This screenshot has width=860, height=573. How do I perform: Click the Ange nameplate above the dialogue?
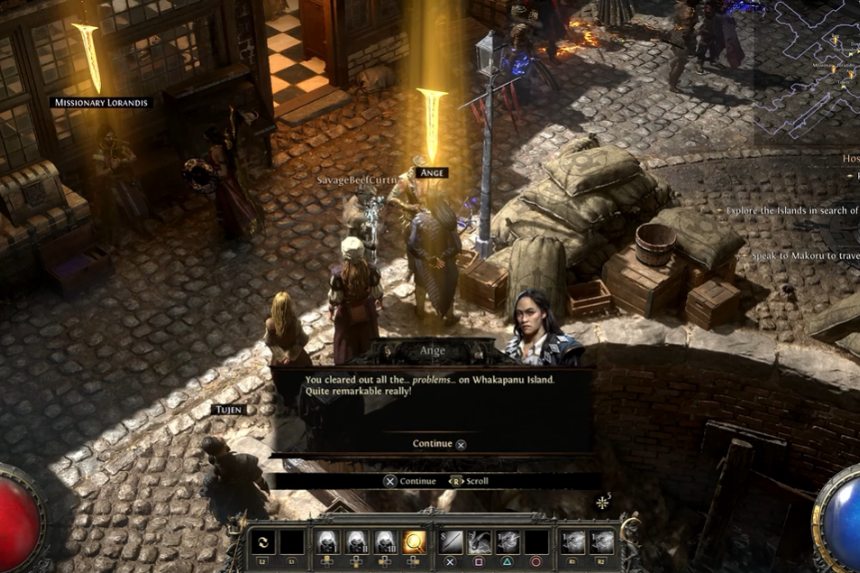(x=432, y=173)
